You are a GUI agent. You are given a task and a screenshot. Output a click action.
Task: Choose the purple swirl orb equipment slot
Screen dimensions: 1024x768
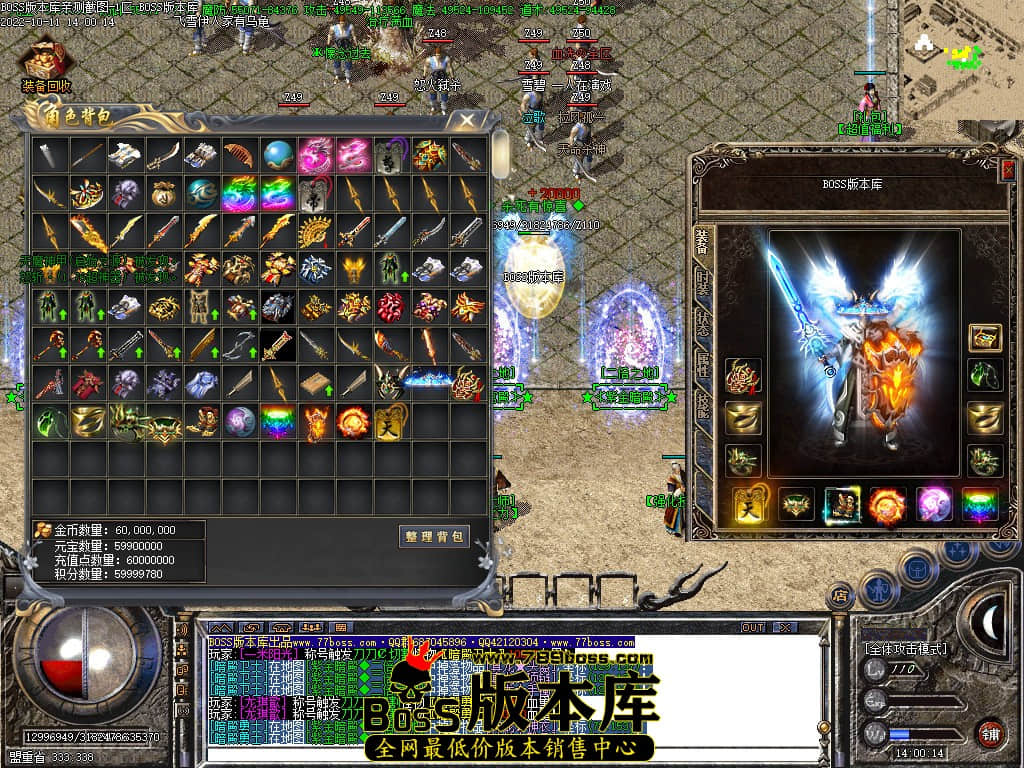pyautogui.click(x=934, y=505)
